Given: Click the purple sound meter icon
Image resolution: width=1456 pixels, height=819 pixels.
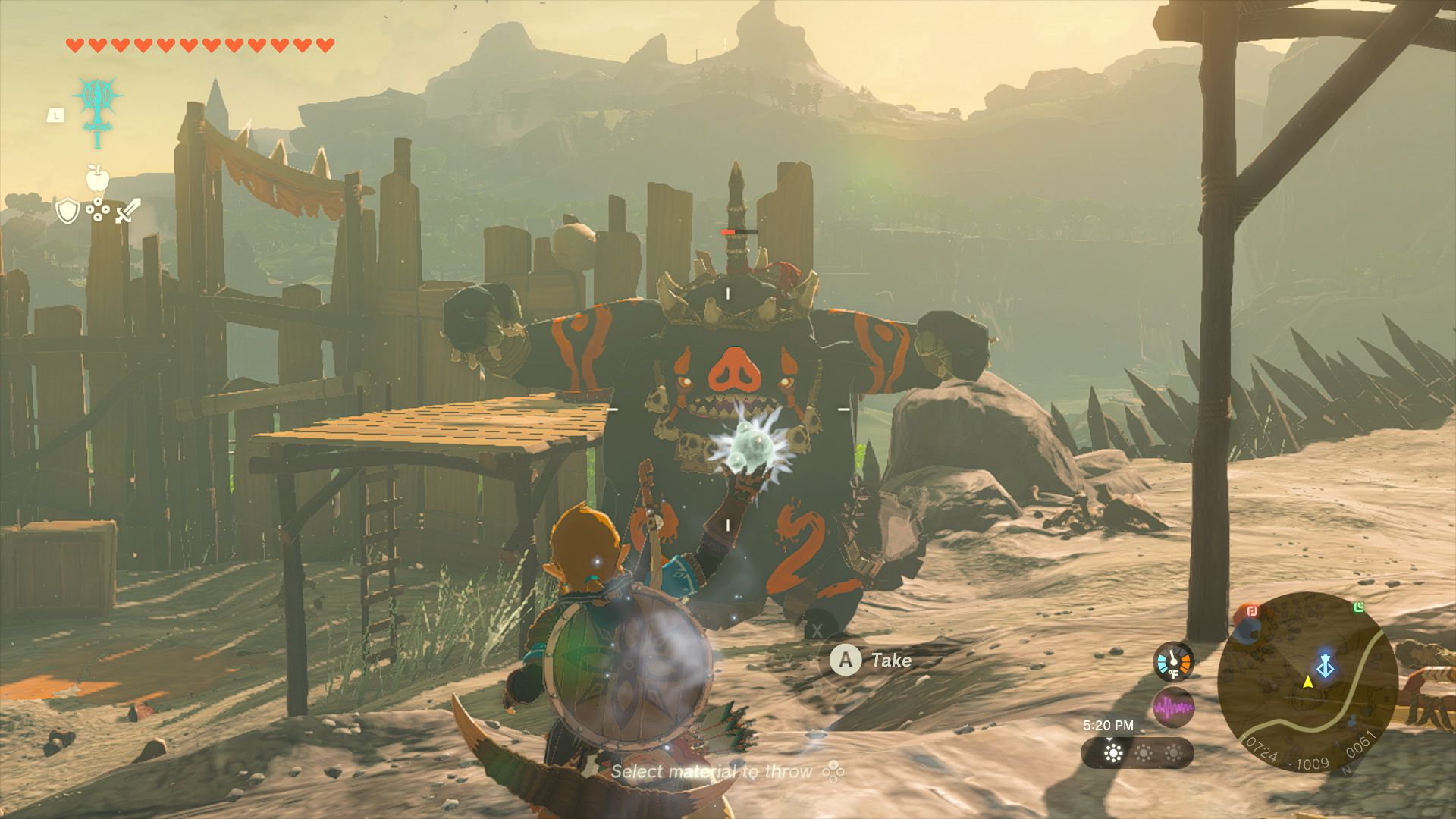Looking at the screenshot, I should (x=1173, y=708).
